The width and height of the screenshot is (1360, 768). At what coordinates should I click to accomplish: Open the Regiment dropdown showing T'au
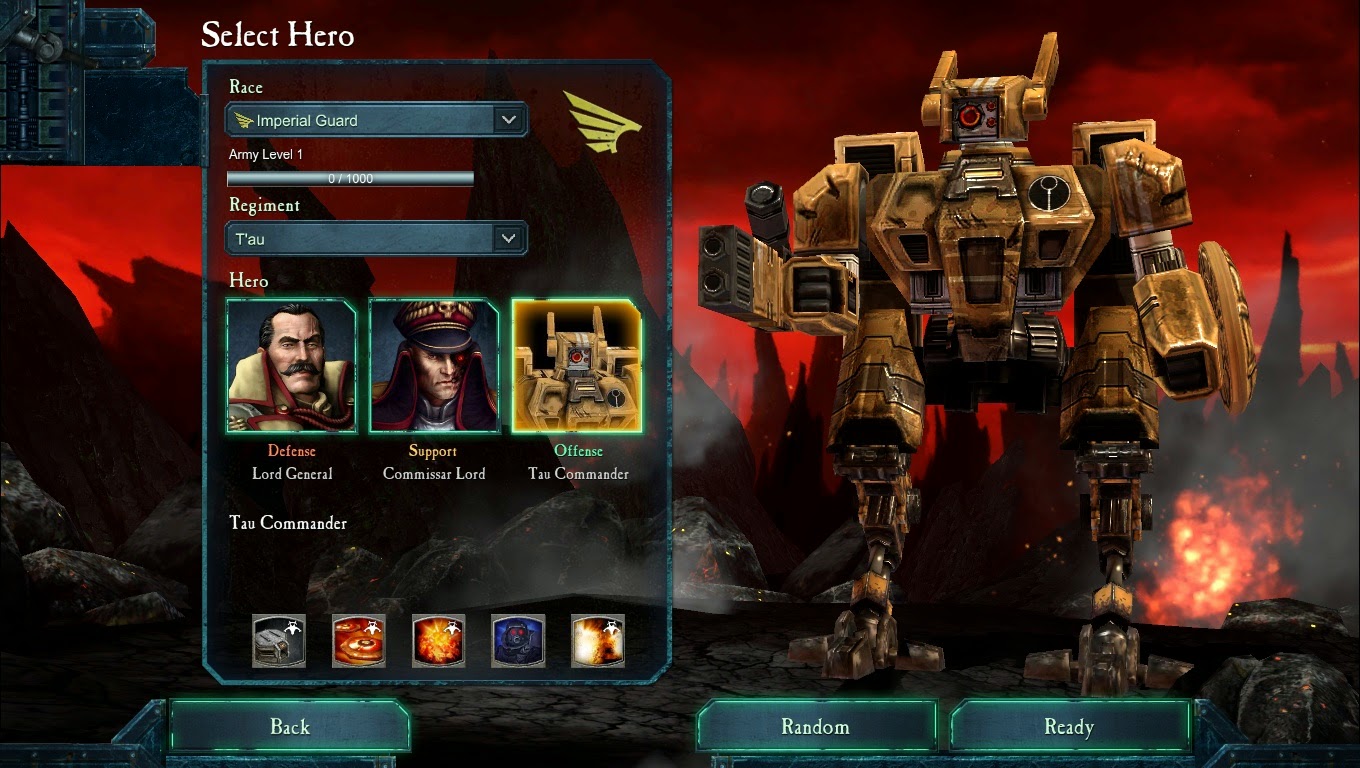[x=377, y=239]
